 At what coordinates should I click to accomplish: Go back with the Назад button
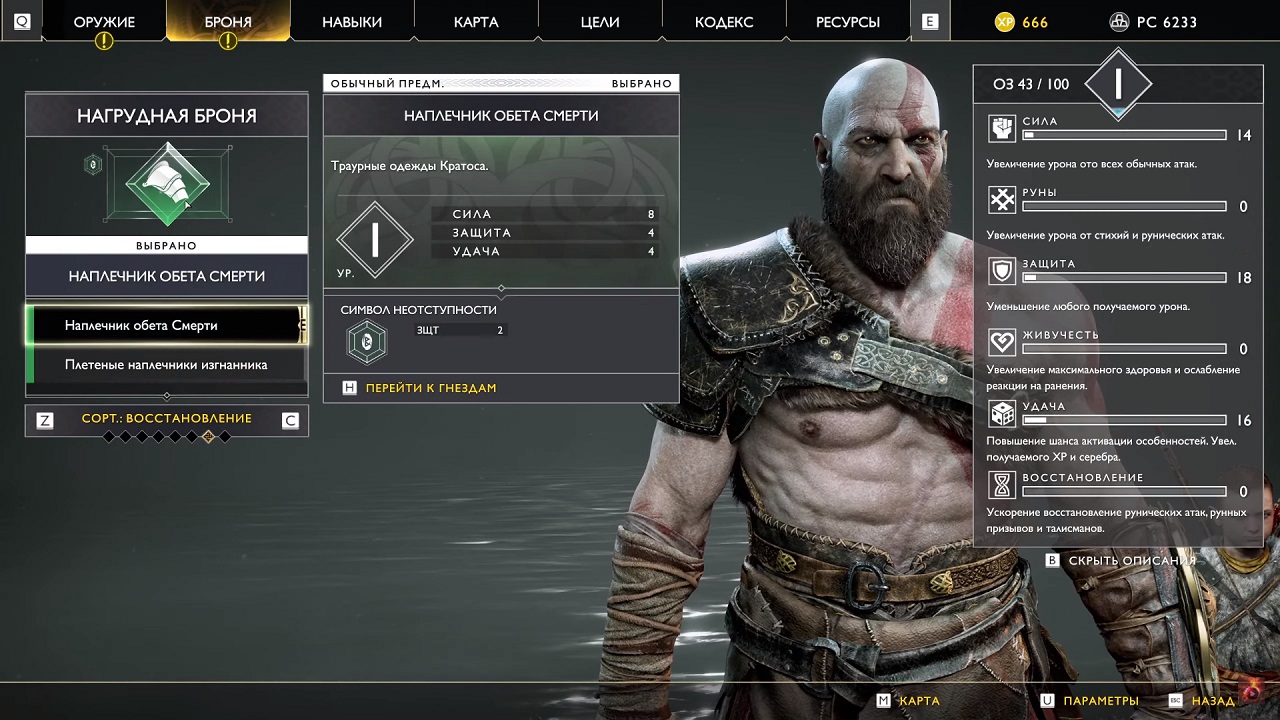[x=1213, y=701]
